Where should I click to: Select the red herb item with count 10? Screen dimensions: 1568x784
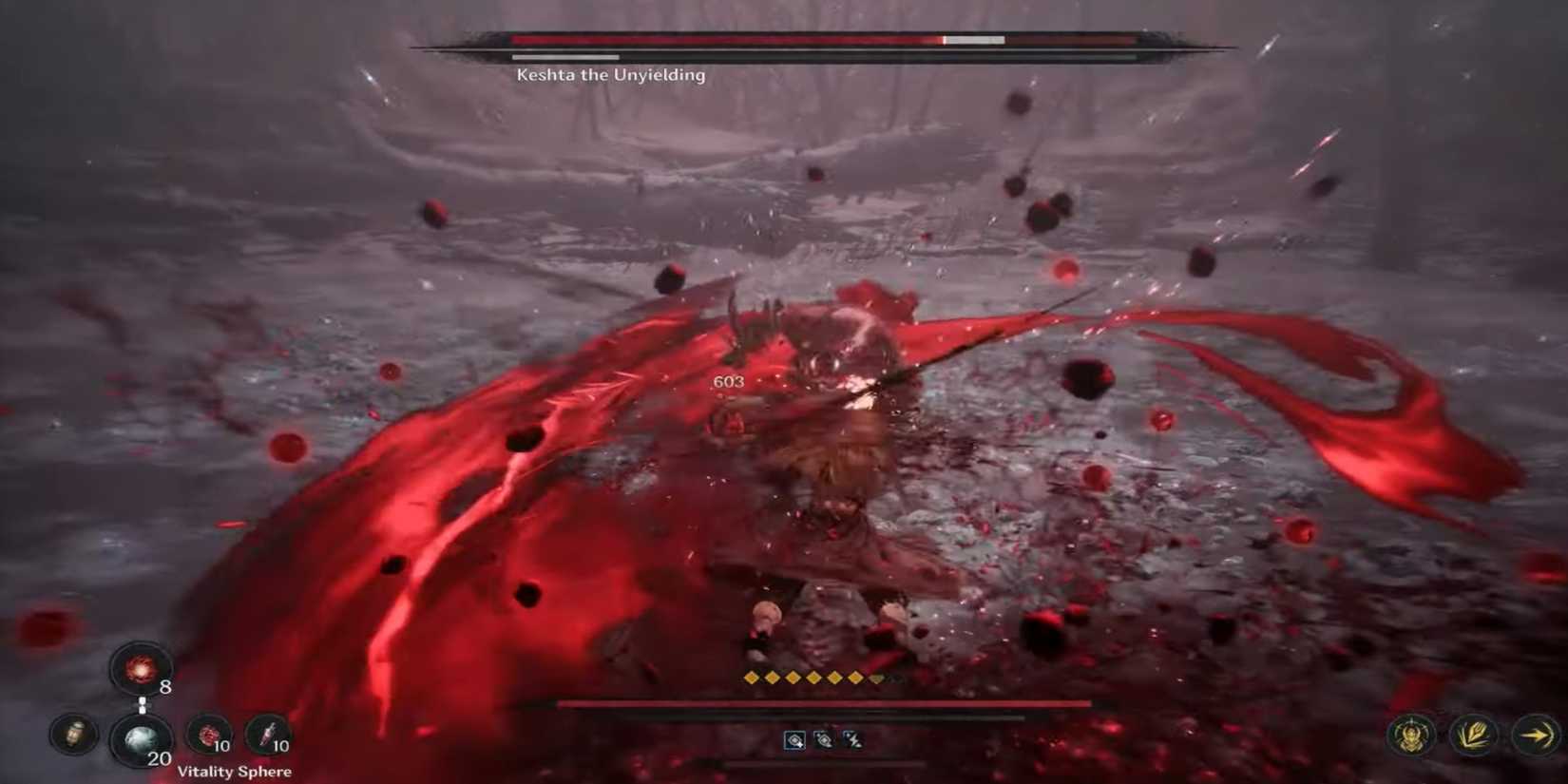(207, 736)
